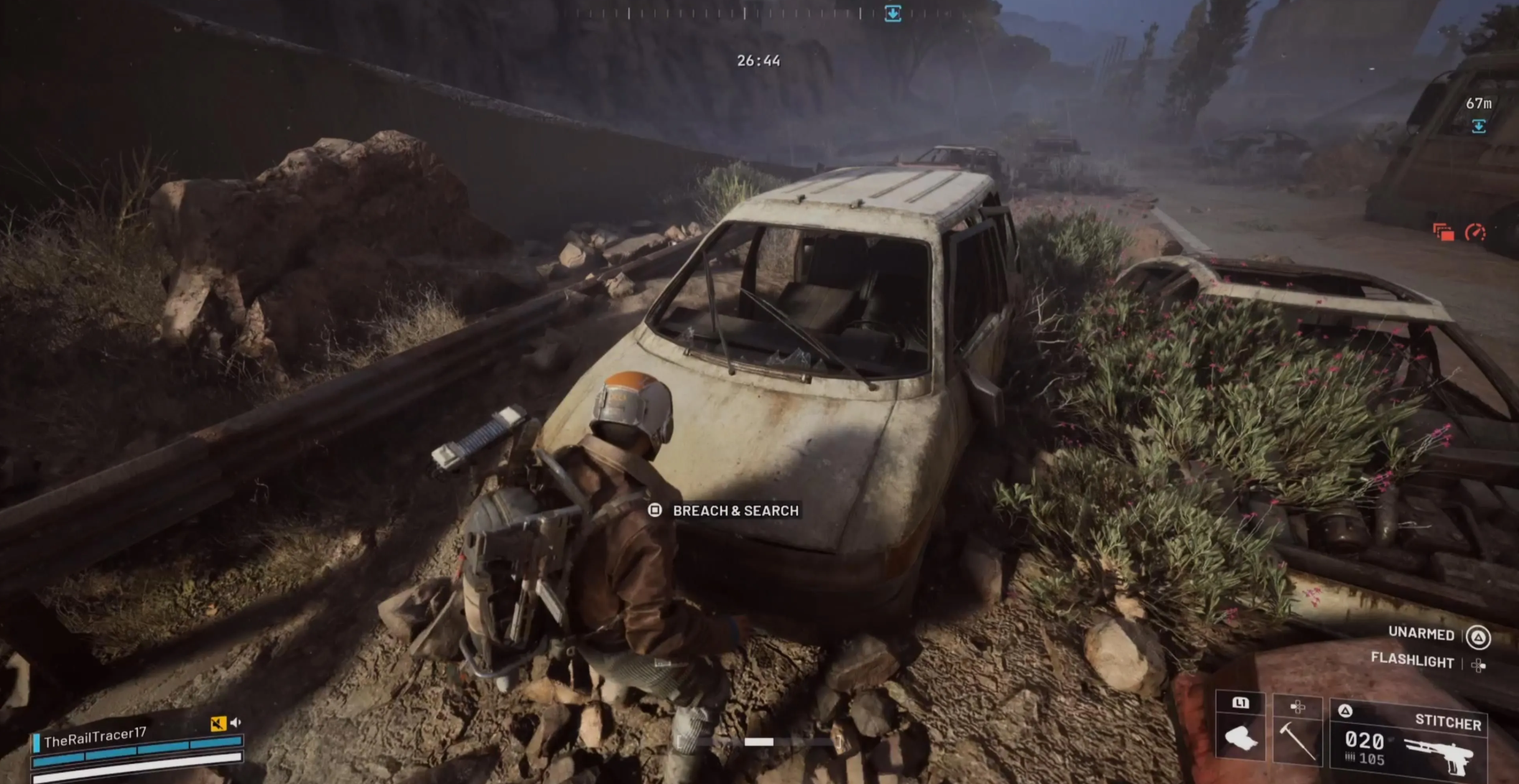Click the red speedometer latency icon
Image resolution: width=1519 pixels, height=784 pixels.
1475,232
